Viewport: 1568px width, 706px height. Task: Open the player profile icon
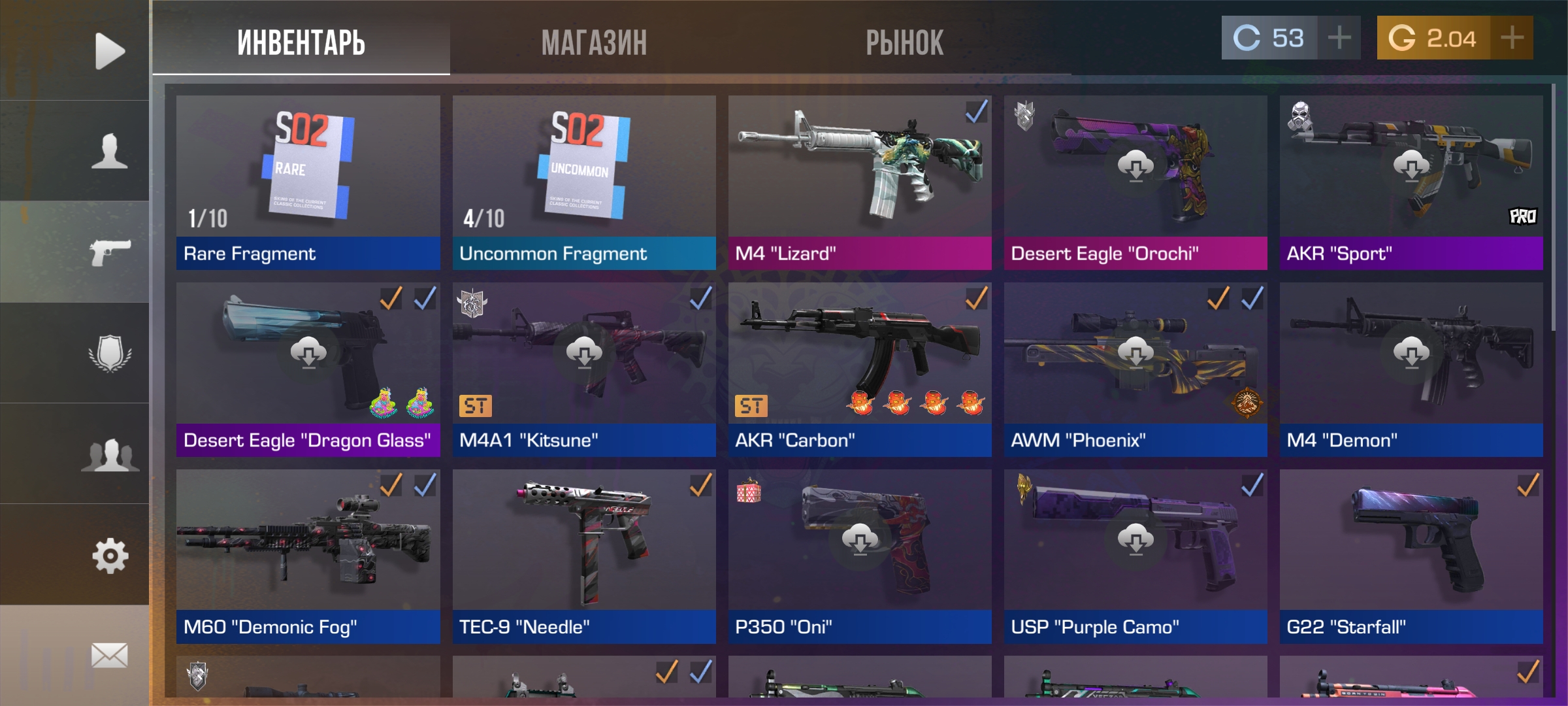[x=109, y=151]
